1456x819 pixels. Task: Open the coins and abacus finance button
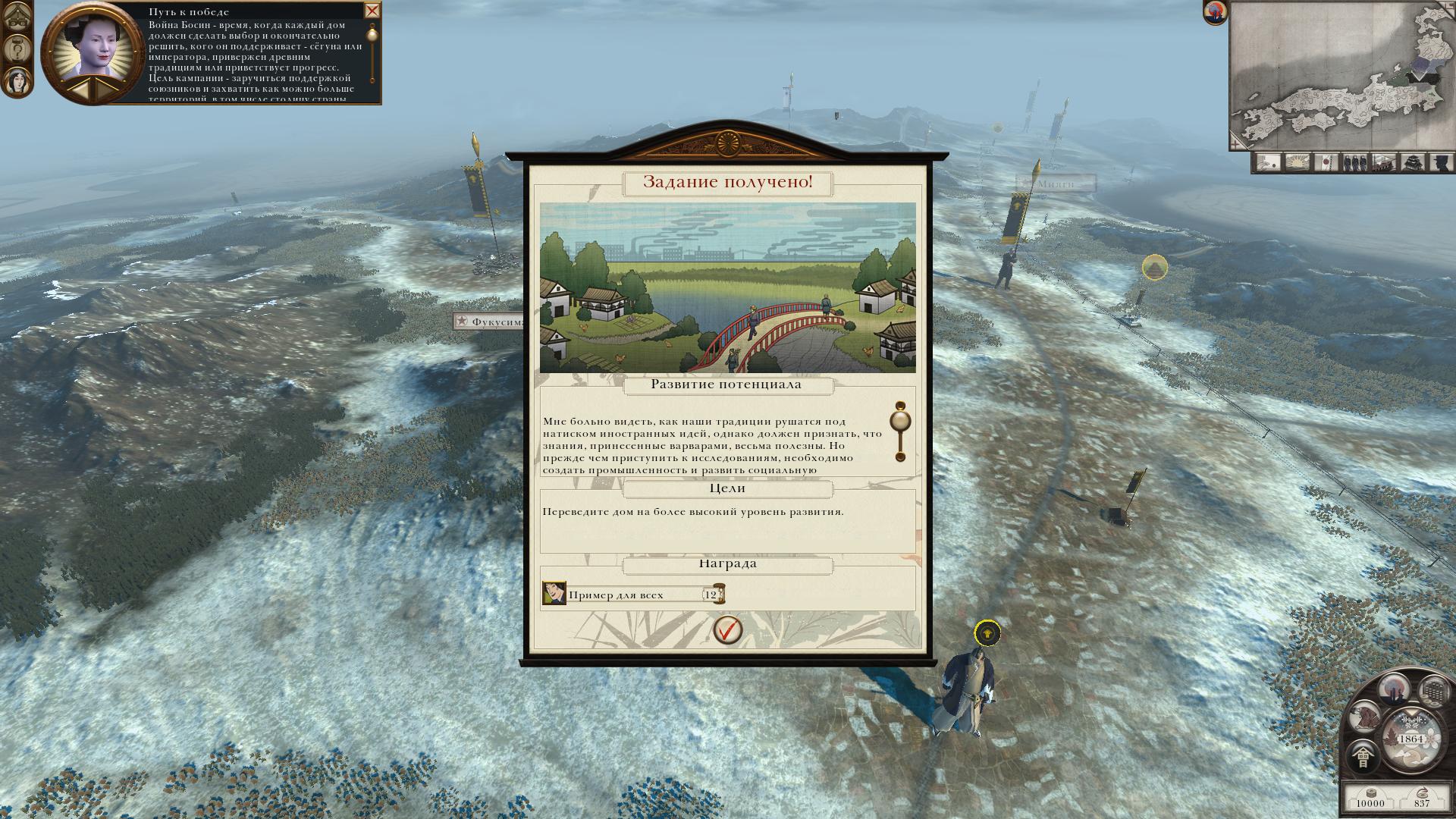click(1433, 692)
